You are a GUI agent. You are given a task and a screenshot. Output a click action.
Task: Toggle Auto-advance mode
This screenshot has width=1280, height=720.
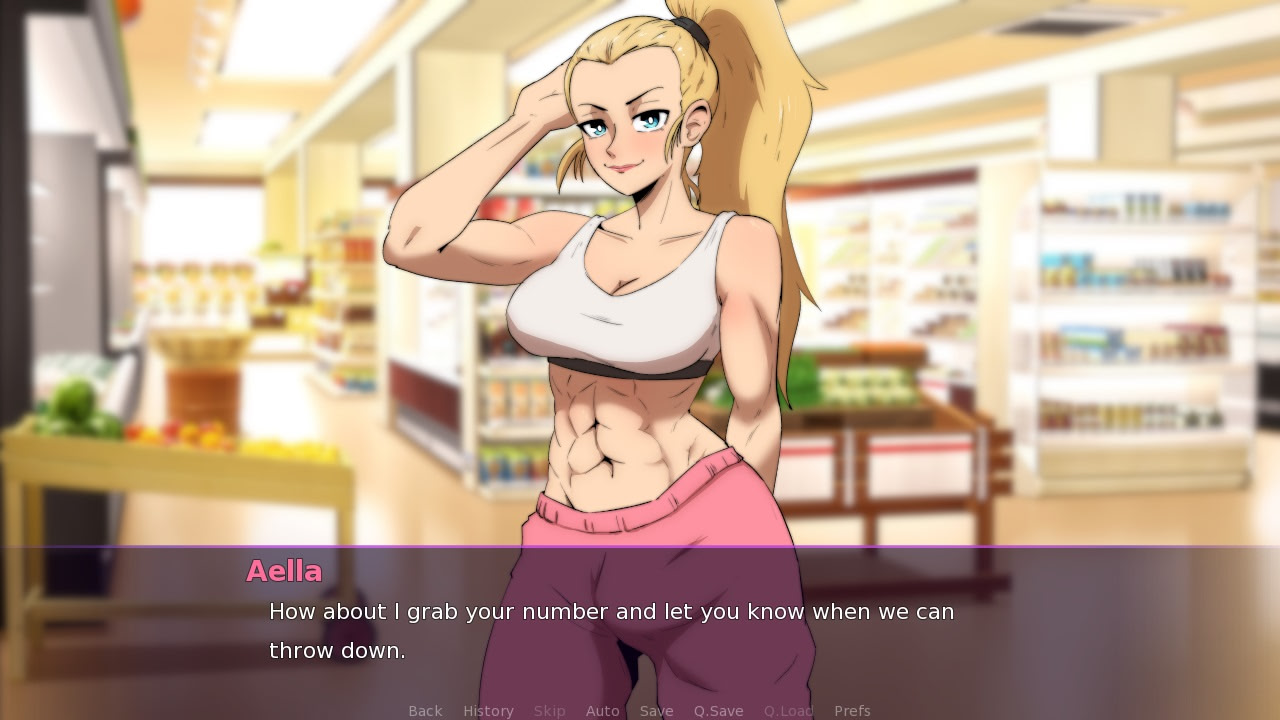coord(602,710)
